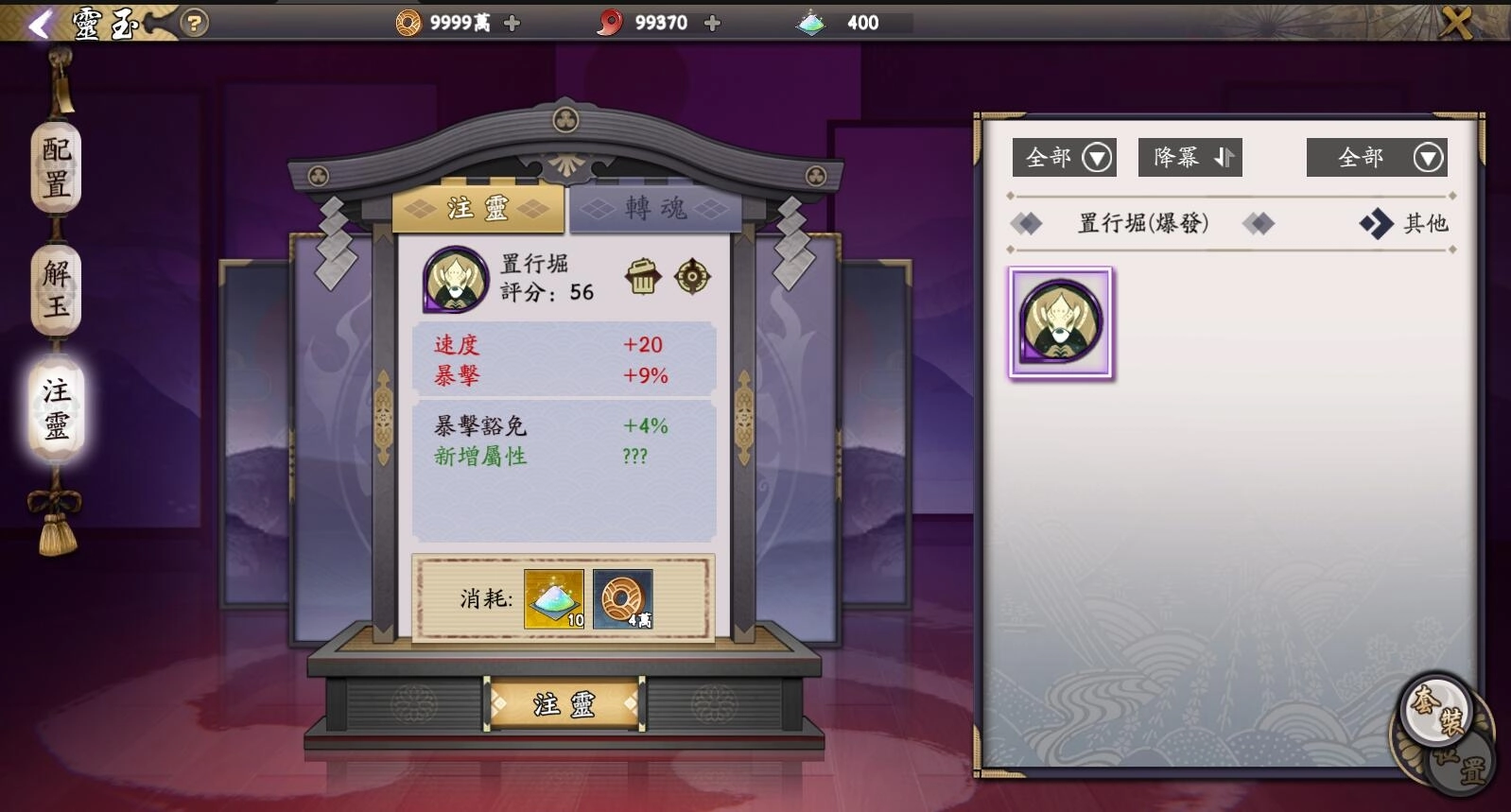Toggle the 降冪 sort order control

(1190, 157)
